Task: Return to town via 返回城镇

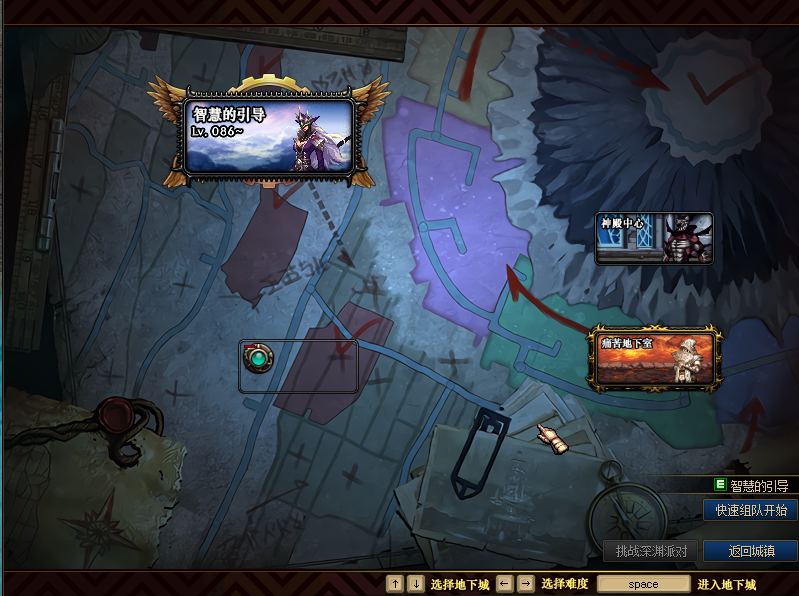Action: 750,551
